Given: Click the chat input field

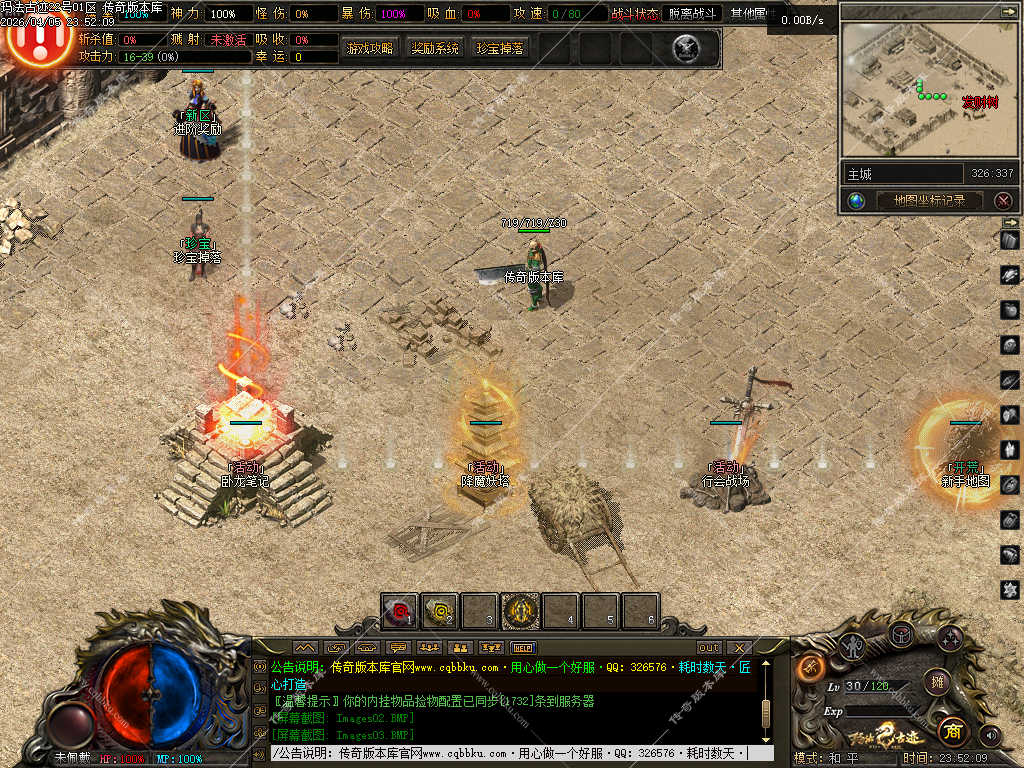Looking at the screenshot, I should click(x=510, y=753).
